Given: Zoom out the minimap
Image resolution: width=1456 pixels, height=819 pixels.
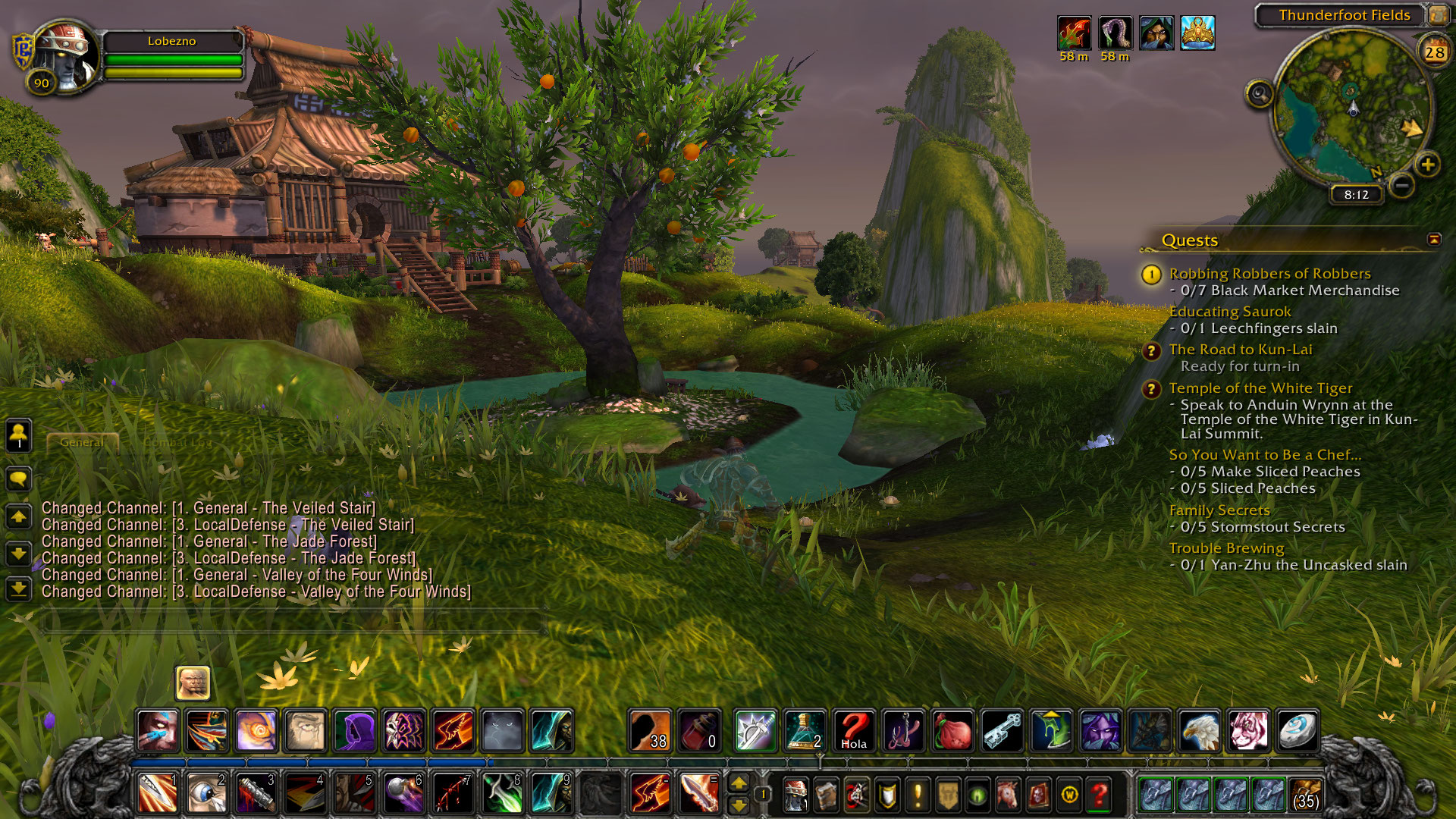Looking at the screenshot, I should coord(1403,184).
